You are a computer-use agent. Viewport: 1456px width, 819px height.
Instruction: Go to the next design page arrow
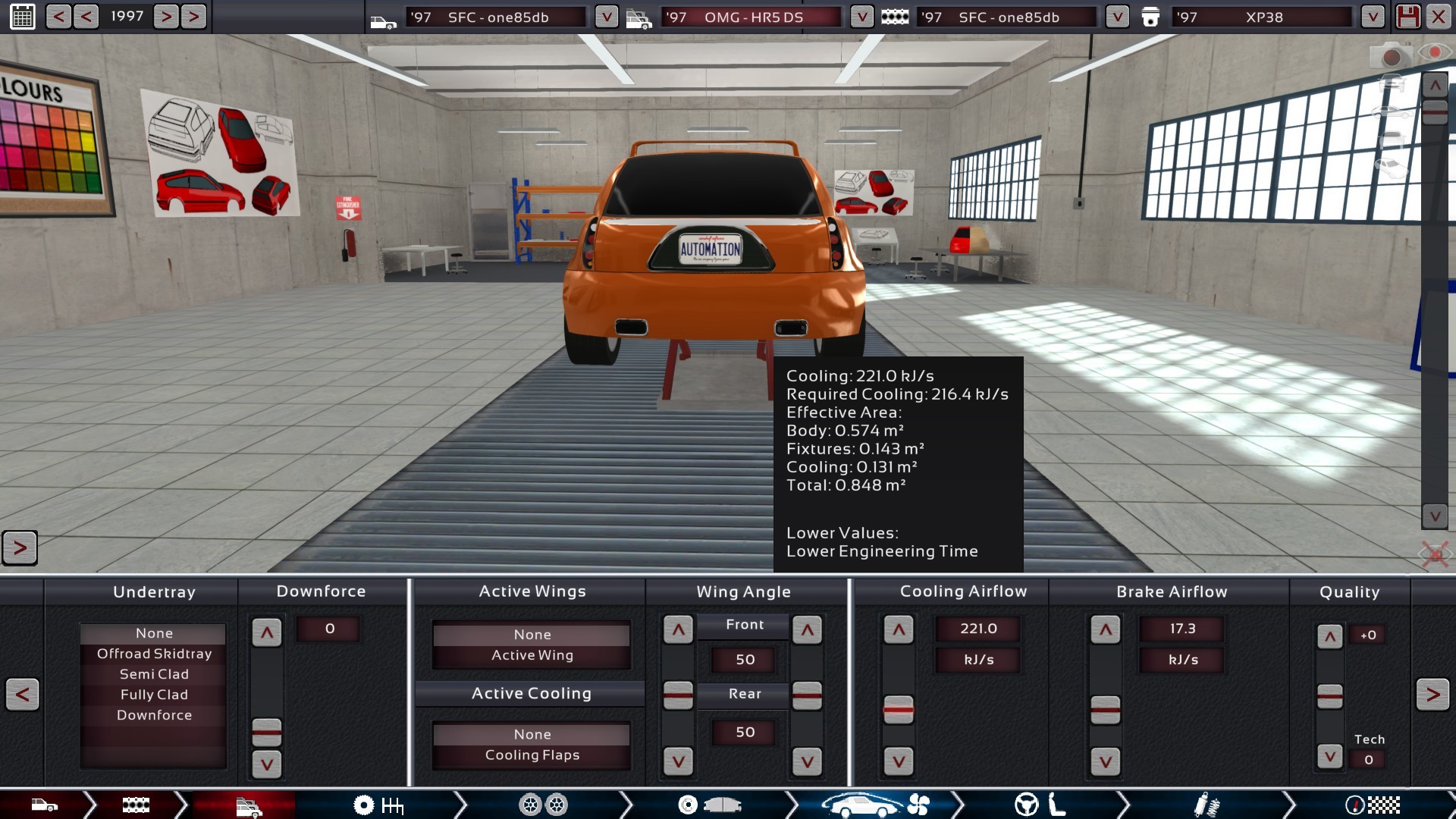click(x=1432, y=694)
